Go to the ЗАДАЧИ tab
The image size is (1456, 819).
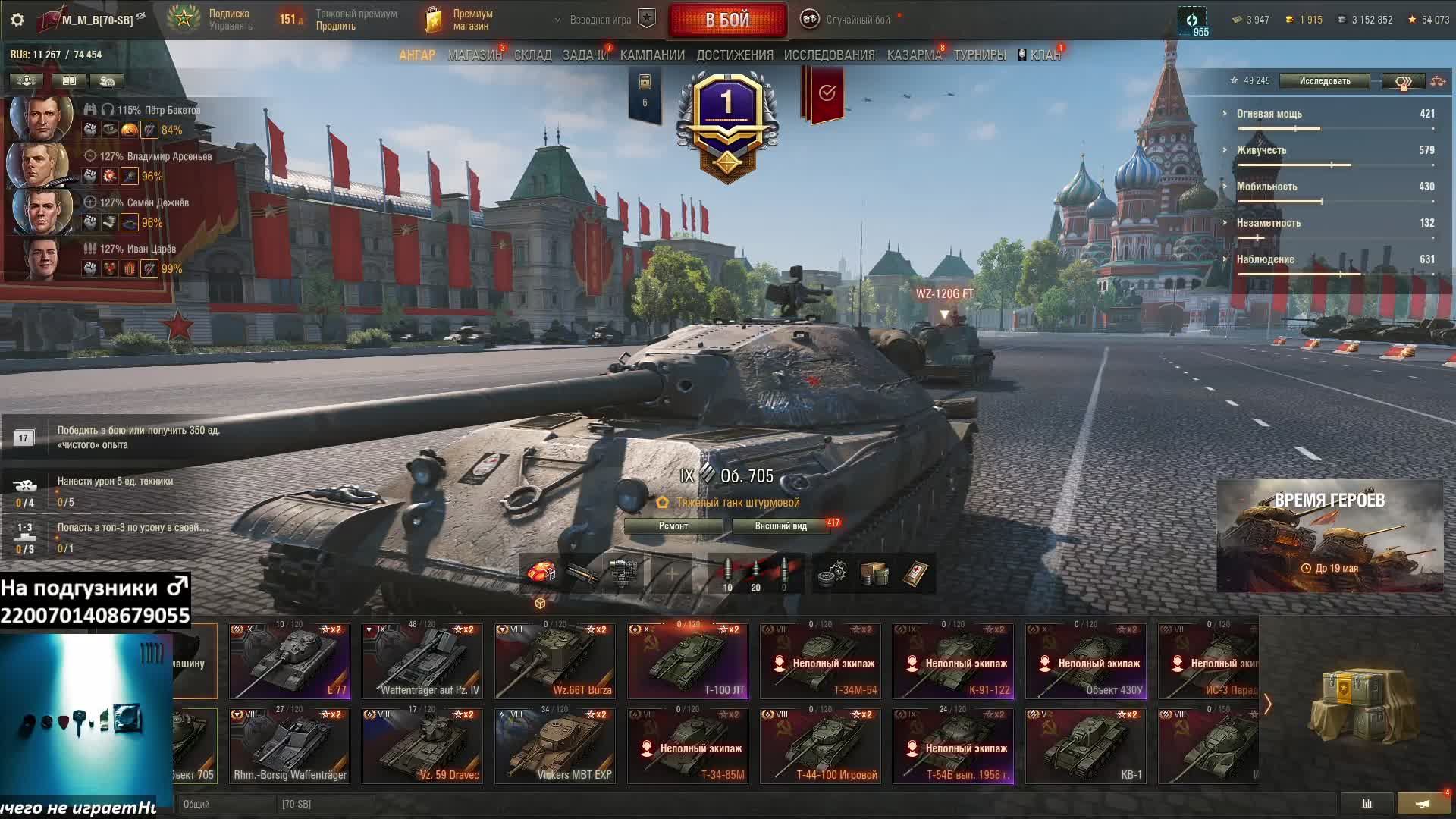pyautogui.click(x=585, y=55)
